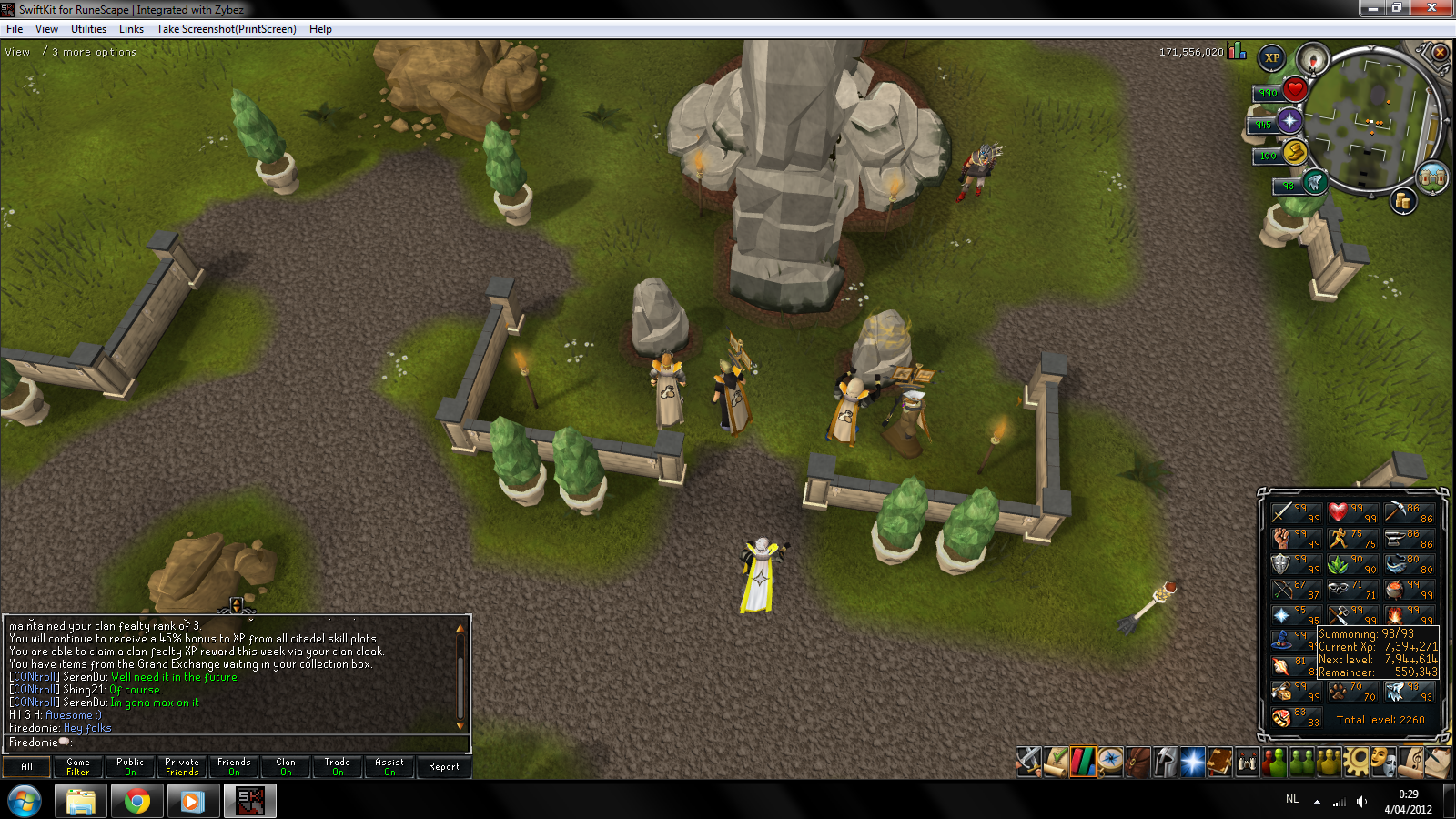Screen dimensions: 1456x819
Task: Select the Summoning wolf skill
Action: [1395, 693]
